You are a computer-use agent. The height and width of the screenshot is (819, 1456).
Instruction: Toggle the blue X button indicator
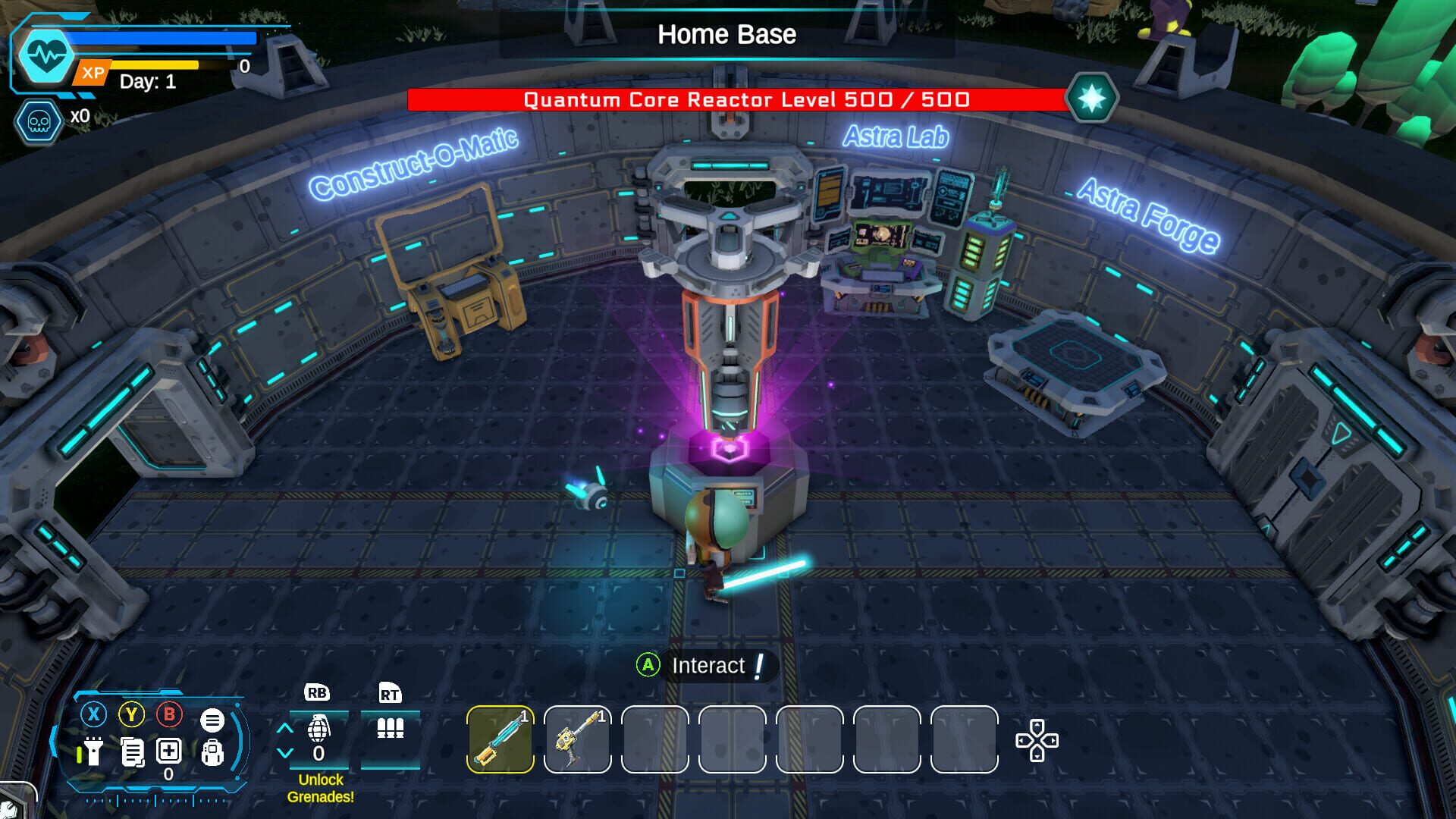coord(93,714)
